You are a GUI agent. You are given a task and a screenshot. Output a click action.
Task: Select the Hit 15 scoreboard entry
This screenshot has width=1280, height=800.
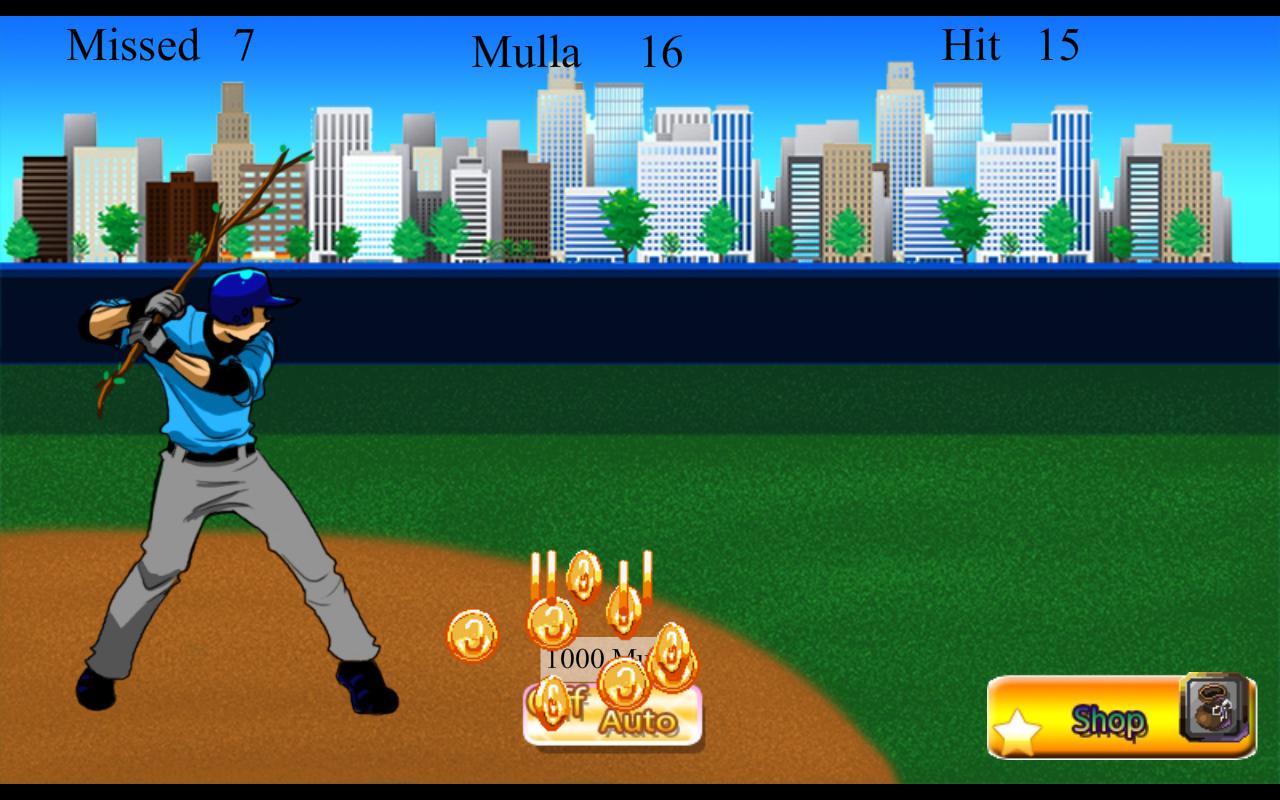pos(1010,45)
